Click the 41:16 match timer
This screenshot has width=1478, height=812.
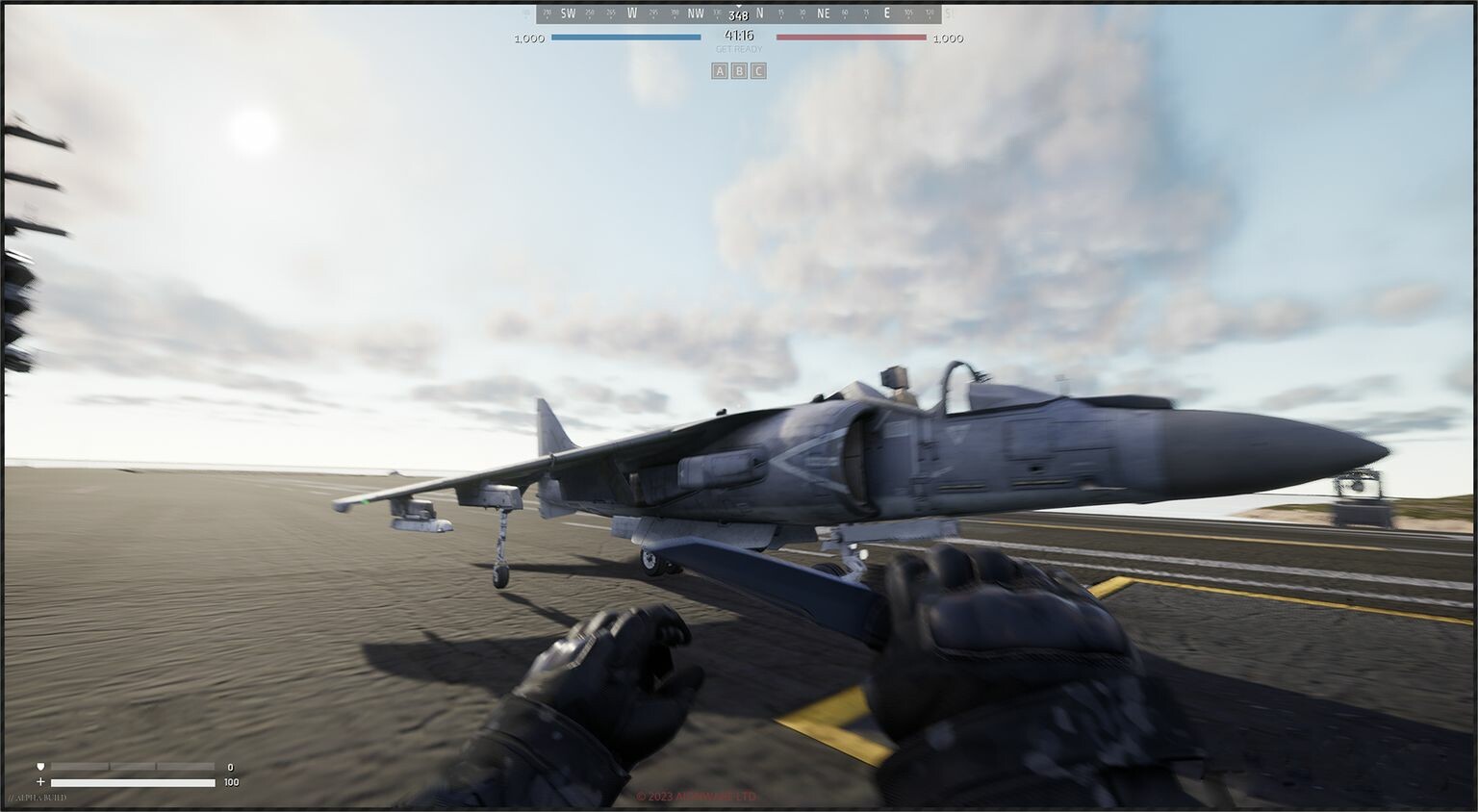tap(737, 32)
